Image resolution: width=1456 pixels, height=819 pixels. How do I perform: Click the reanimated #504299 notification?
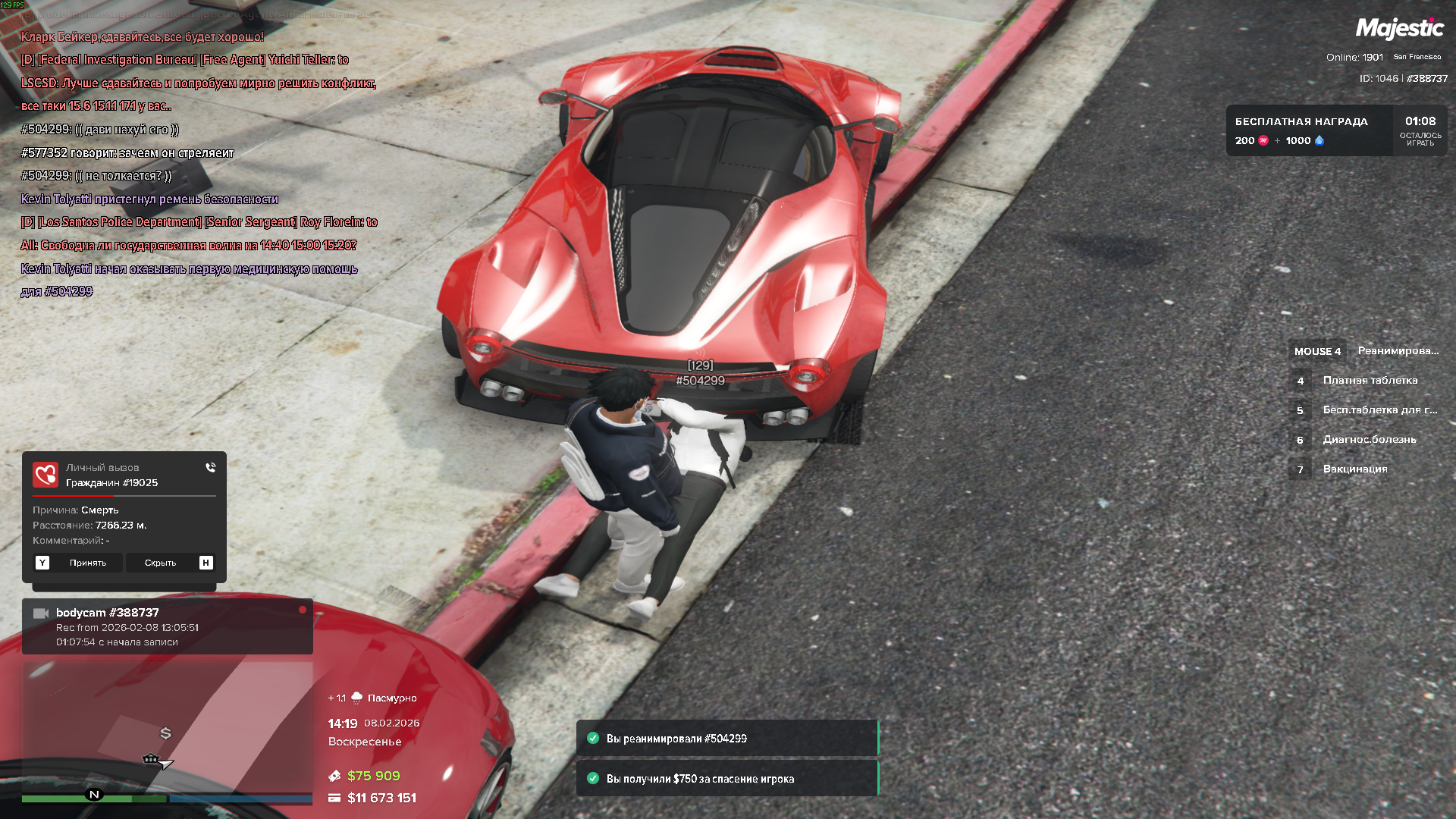726,739
